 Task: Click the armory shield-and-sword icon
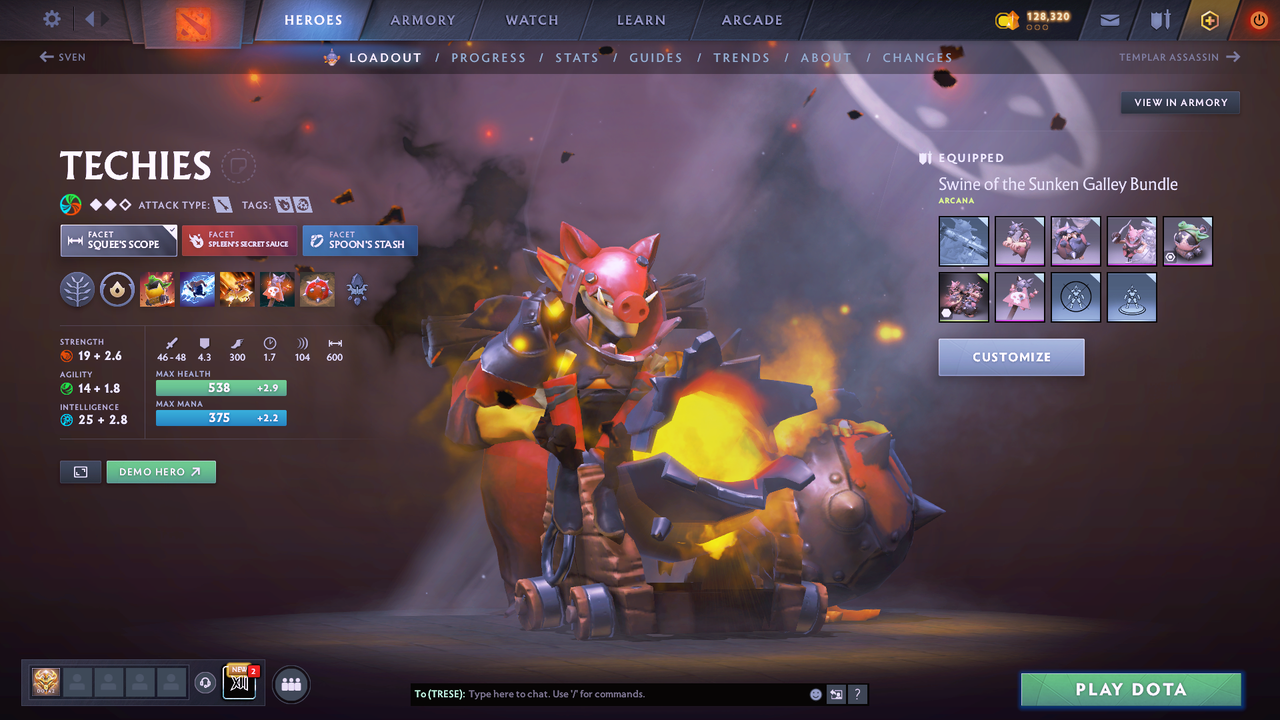point(1160,20)
